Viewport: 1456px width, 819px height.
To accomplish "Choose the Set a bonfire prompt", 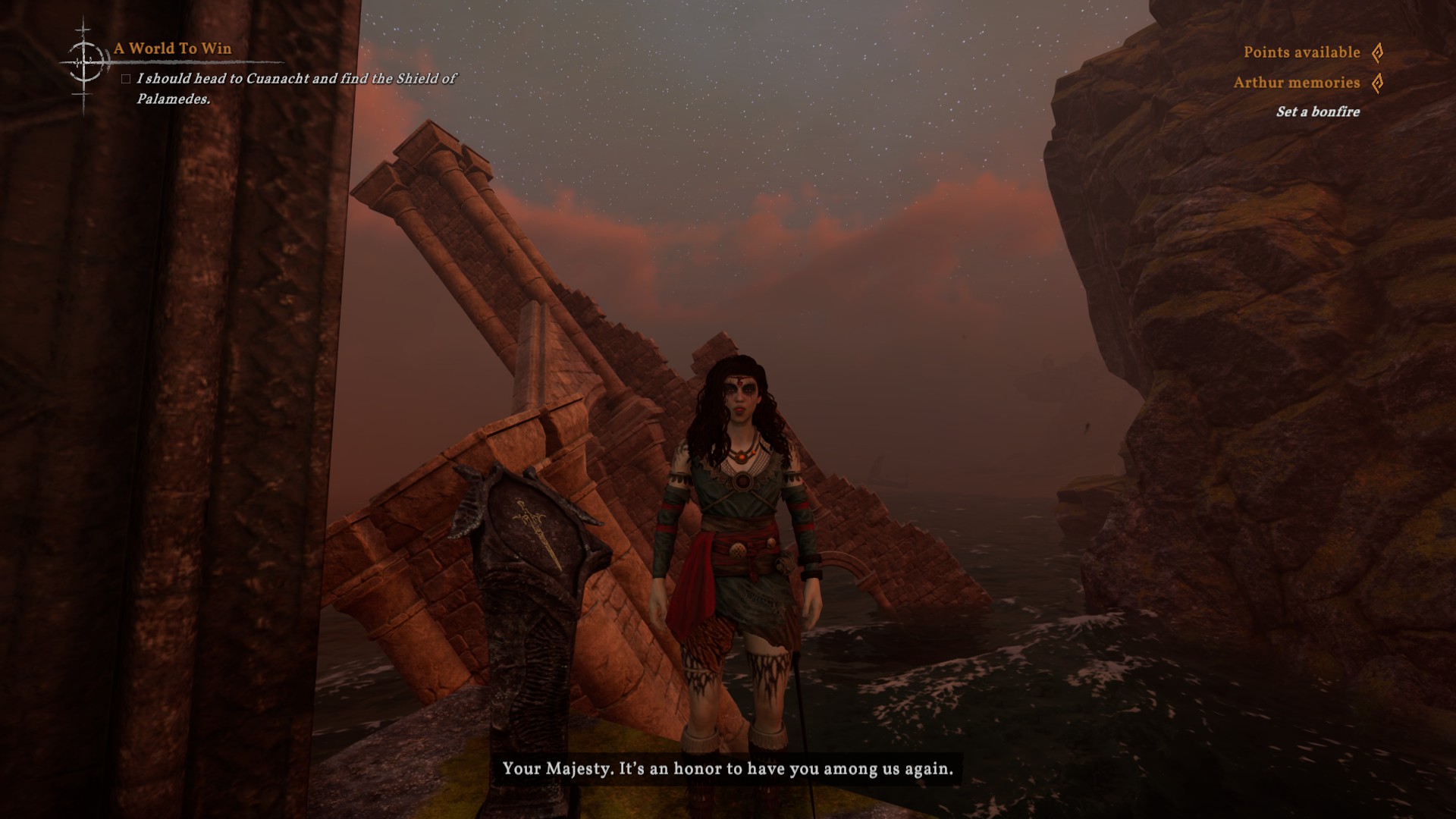I will 1317,111.
